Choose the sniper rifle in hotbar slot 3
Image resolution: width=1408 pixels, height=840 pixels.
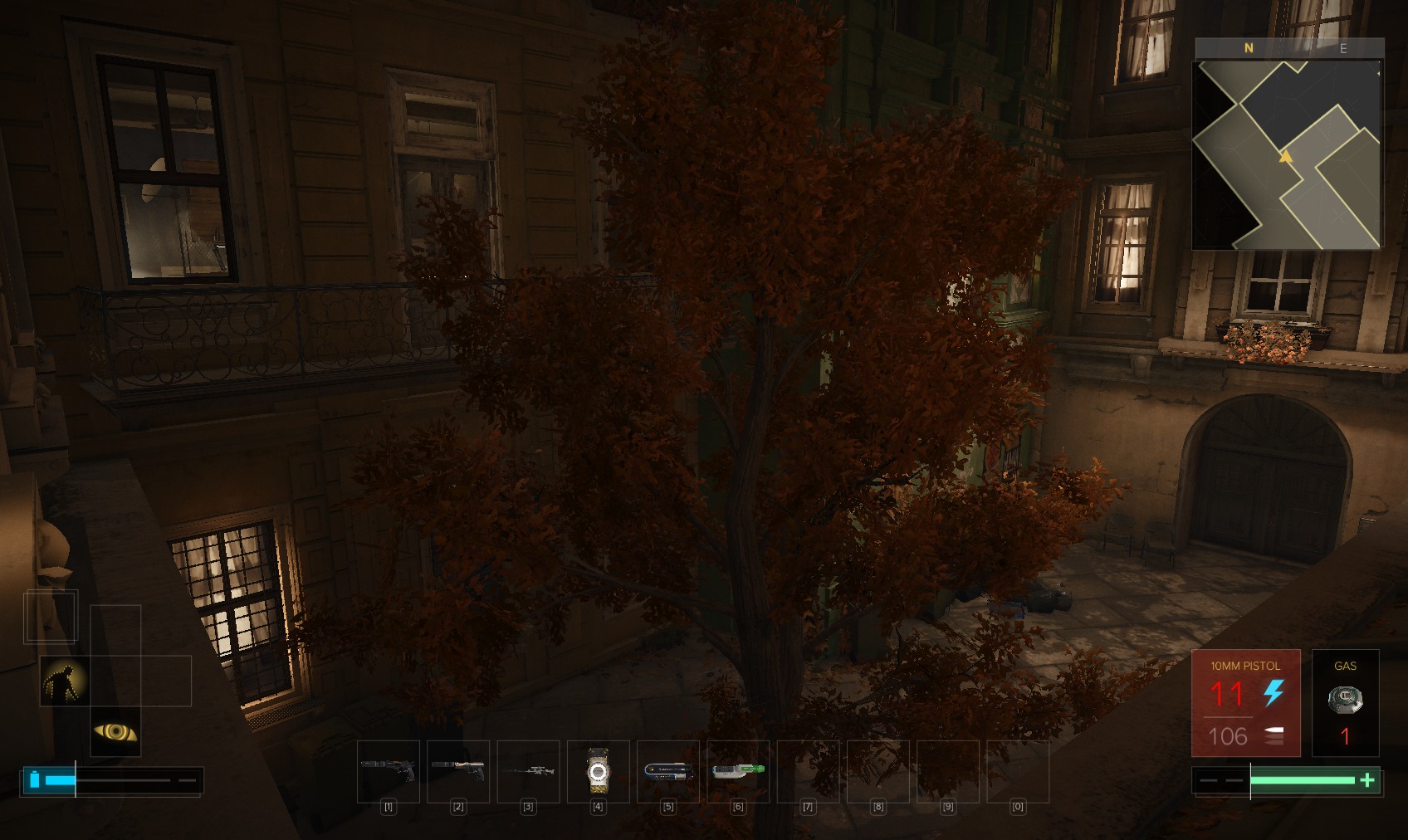click(528, 771)
